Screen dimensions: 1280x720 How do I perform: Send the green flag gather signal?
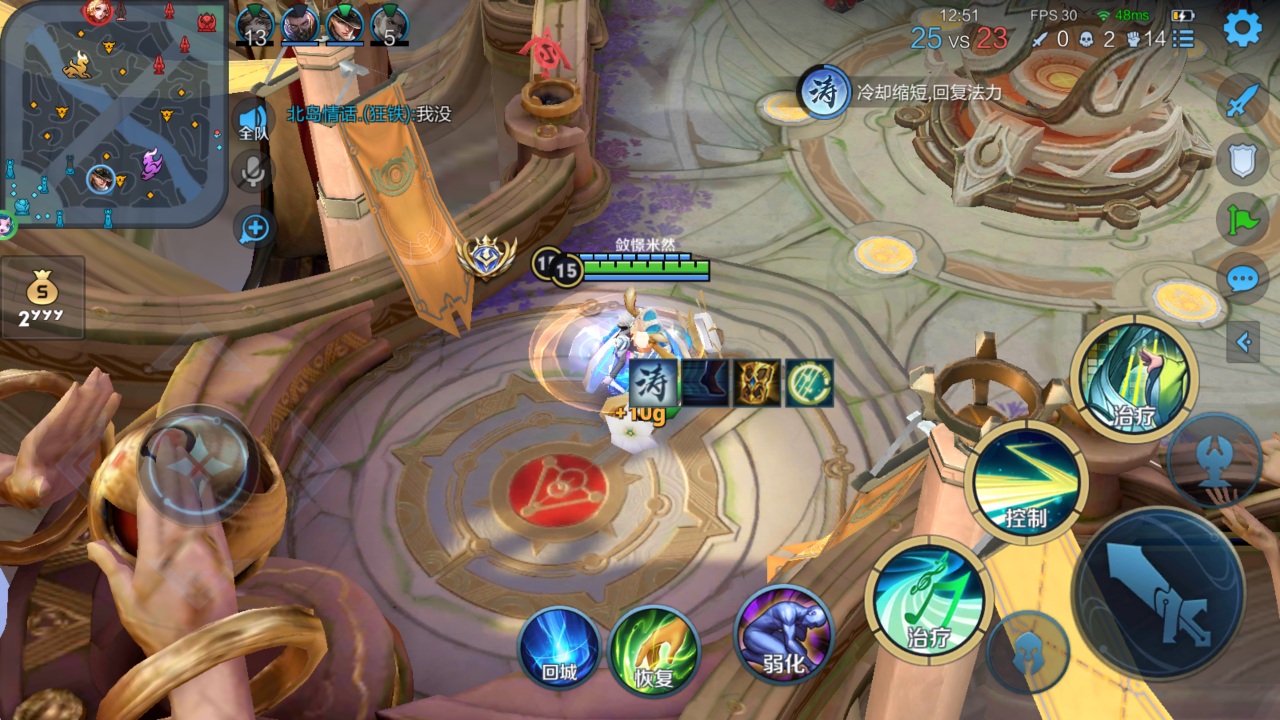(1241, 217)
